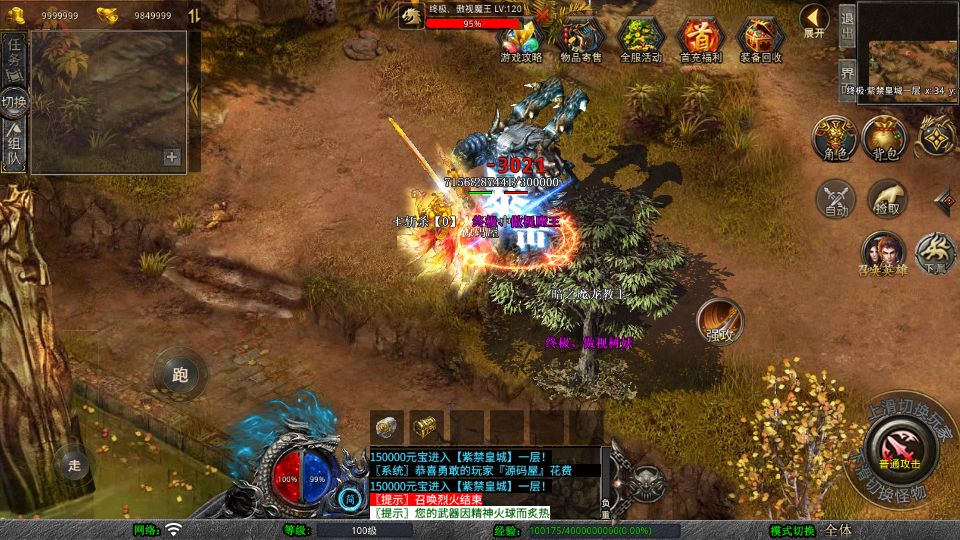Switch to 走 walk movement mode
Screen dimensions: 960x540
(x=73, y=463)
